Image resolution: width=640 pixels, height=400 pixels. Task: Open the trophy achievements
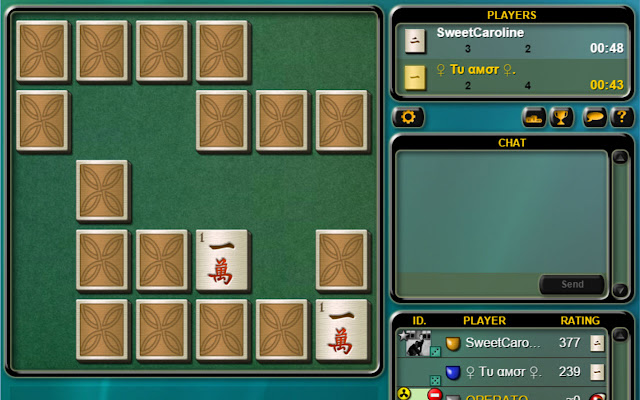tap(562, 117)
